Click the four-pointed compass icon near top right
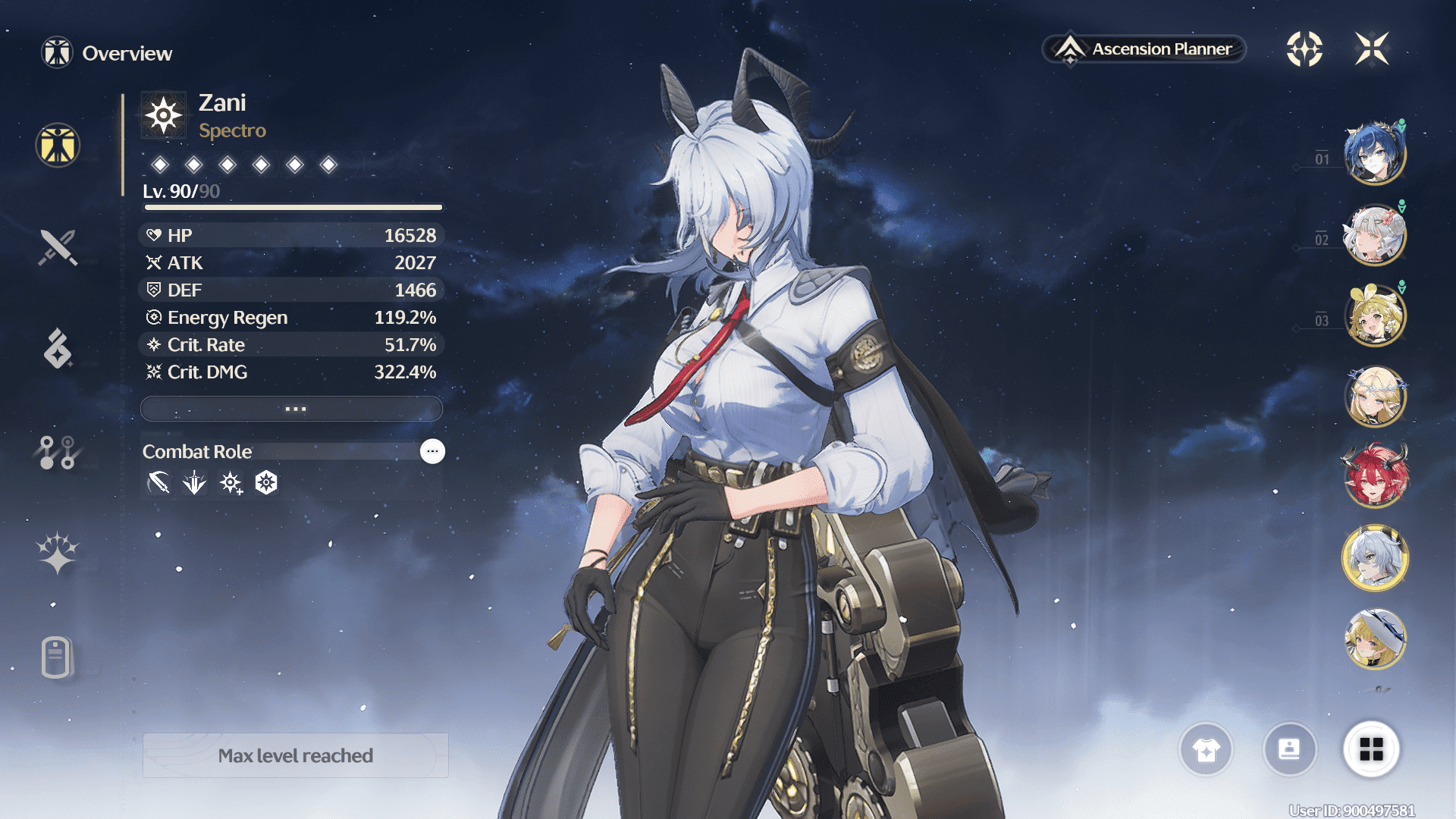The image size is (1456, 819). click(1304, 49)
